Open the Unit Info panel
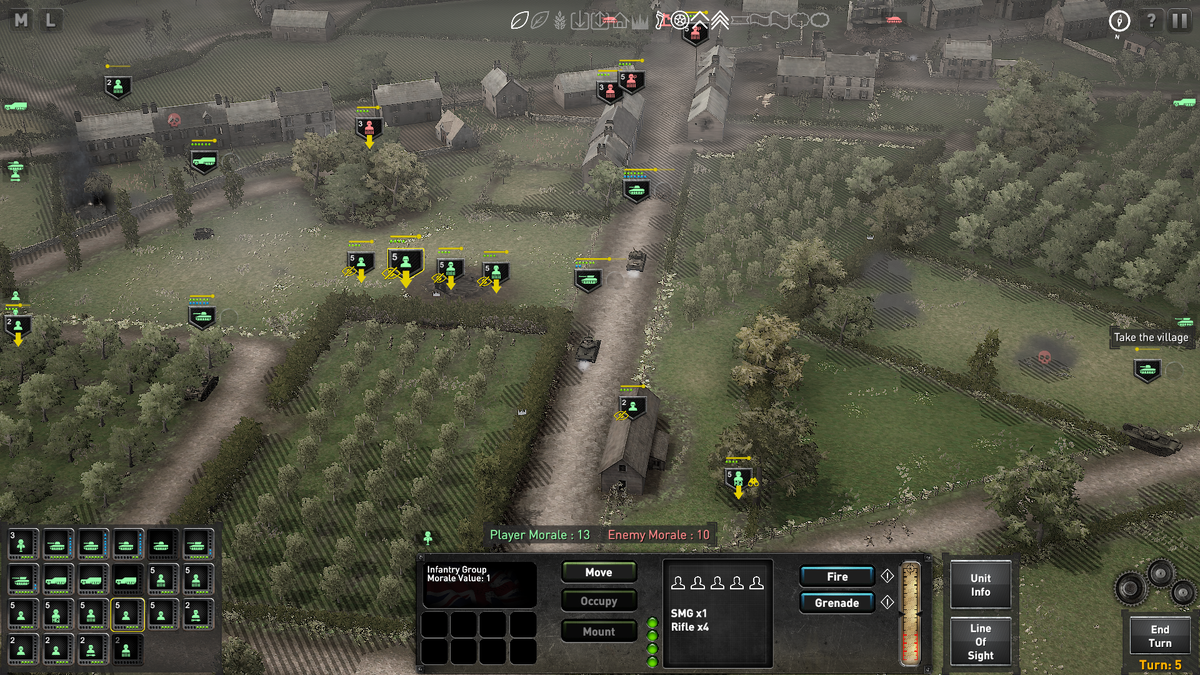The width and height of the screenshot is (1200, 675). (x=980, y=585)
